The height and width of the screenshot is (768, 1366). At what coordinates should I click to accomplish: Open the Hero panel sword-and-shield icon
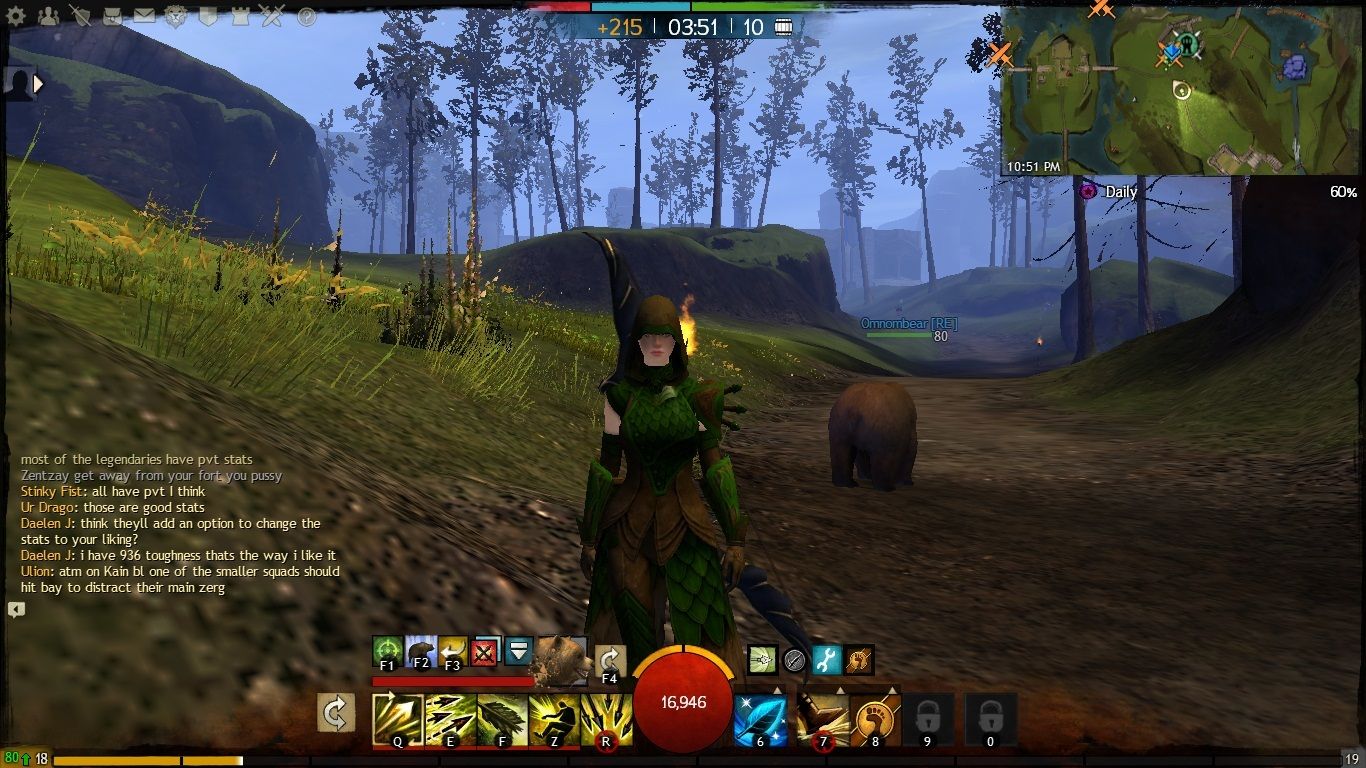(x=80, y=14)
